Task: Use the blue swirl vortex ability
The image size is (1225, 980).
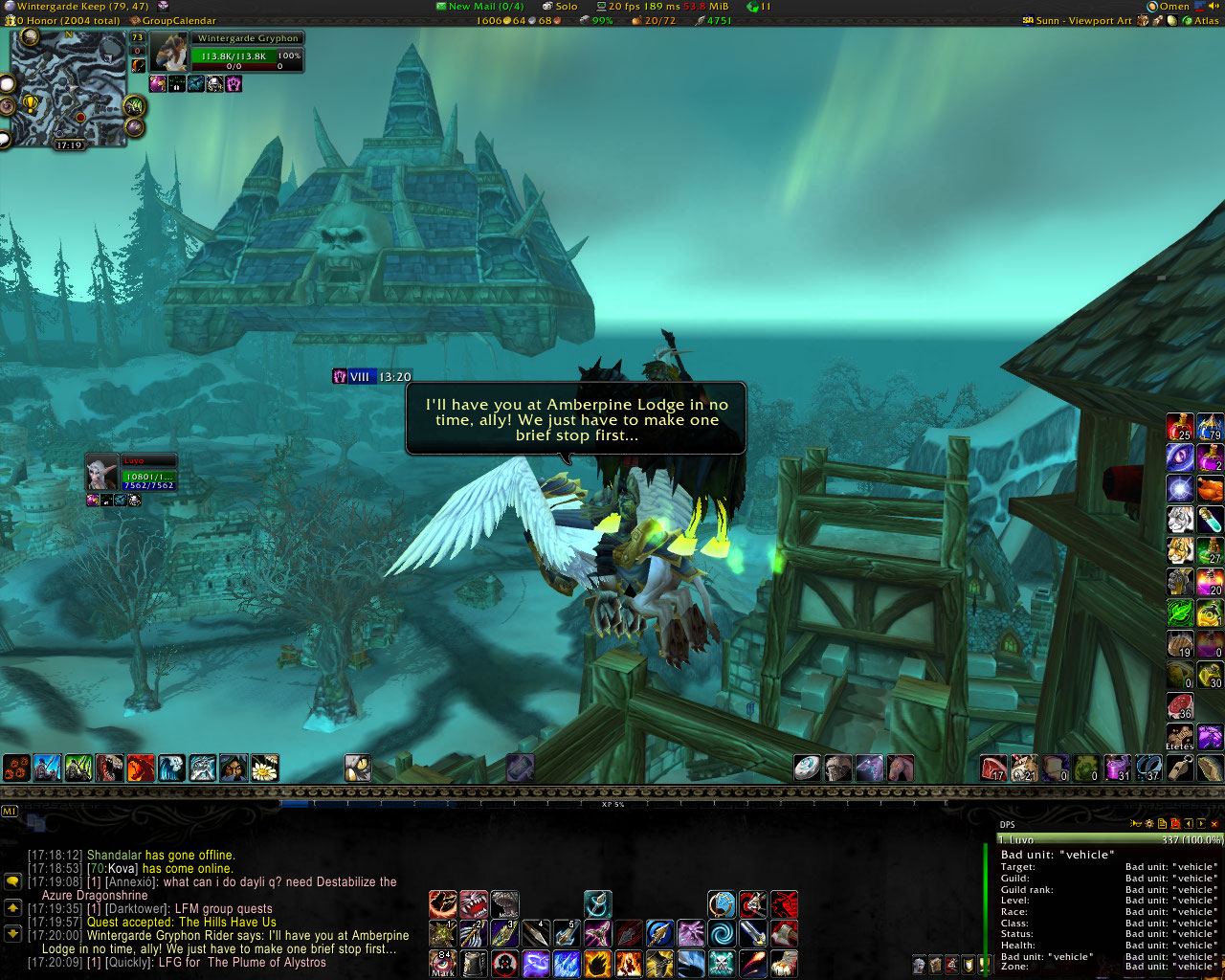Action: pos(722,933)
